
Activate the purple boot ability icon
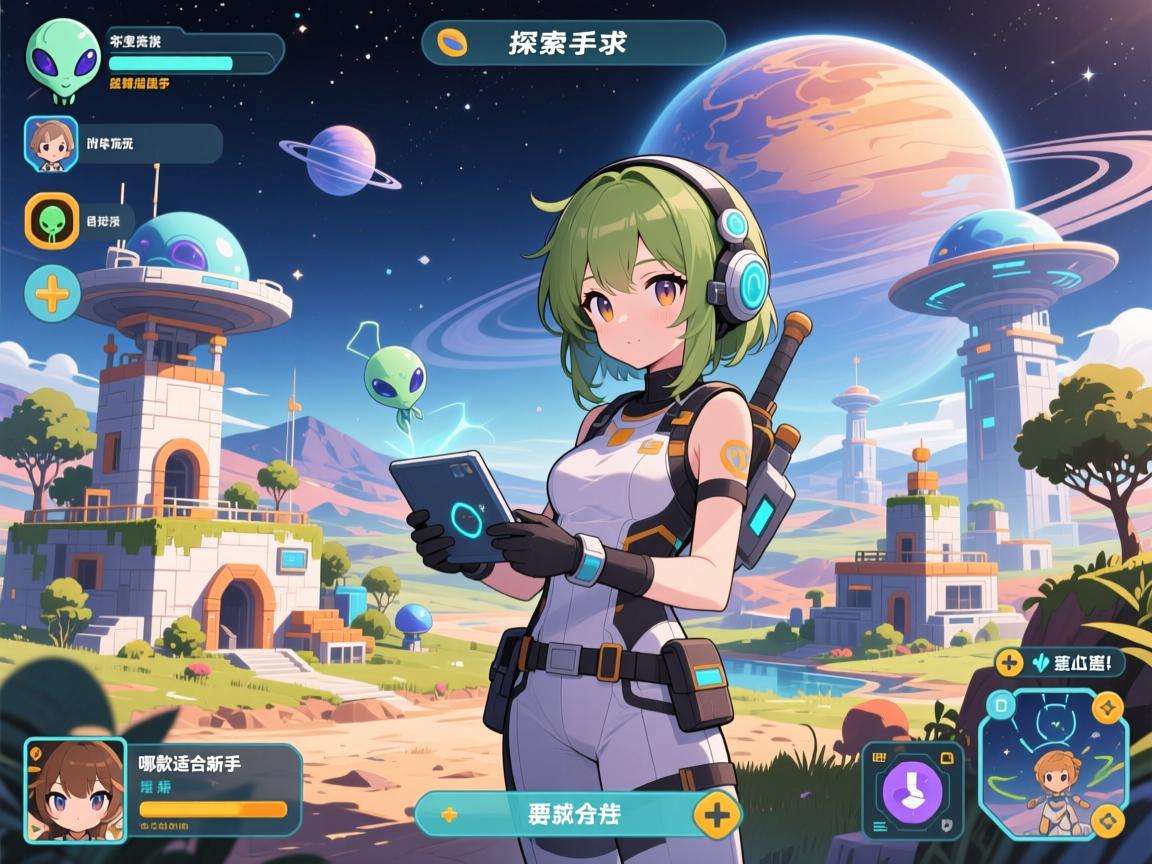912,788
